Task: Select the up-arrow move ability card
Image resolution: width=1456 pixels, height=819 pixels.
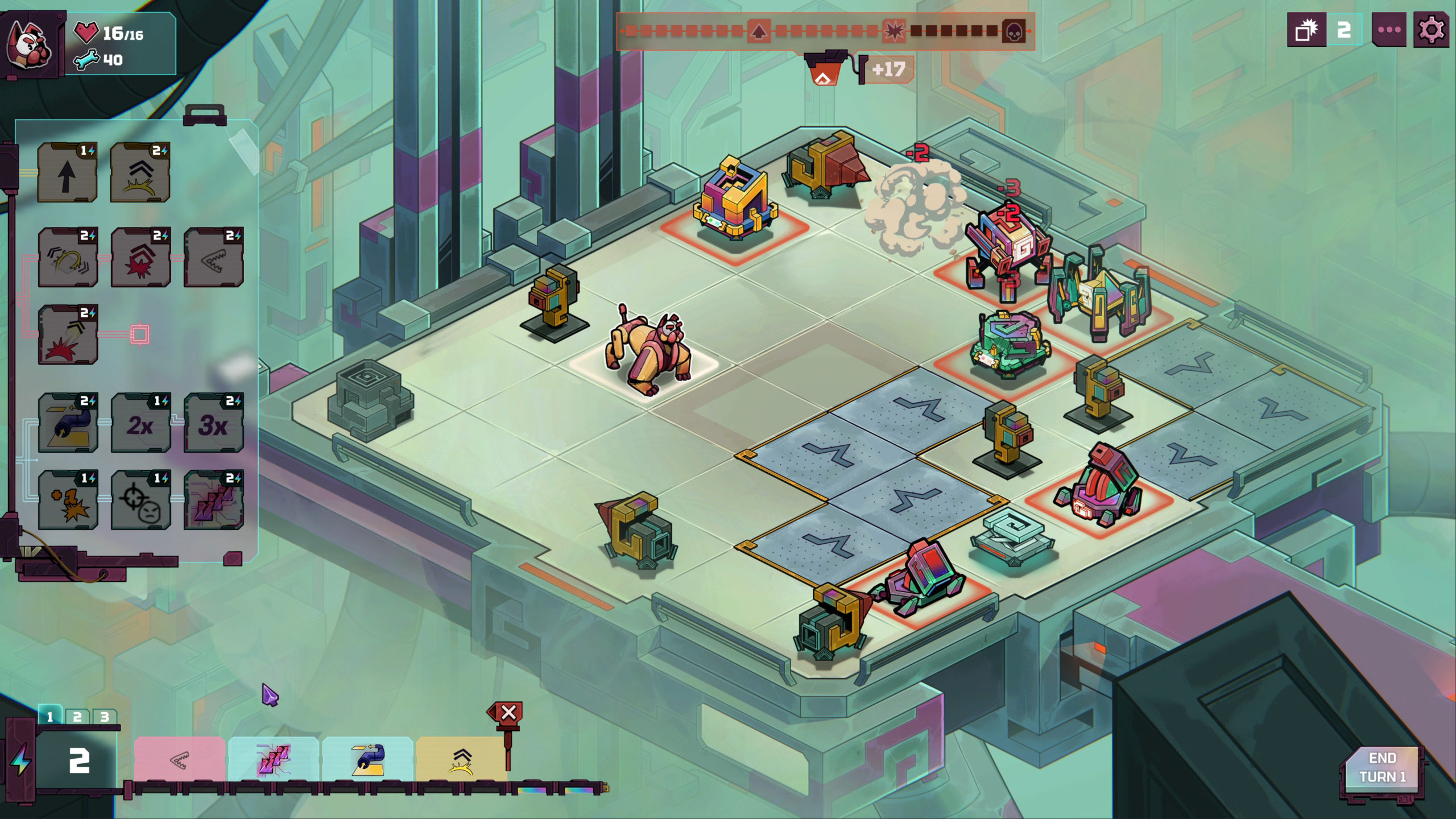Action: (67, 173)
